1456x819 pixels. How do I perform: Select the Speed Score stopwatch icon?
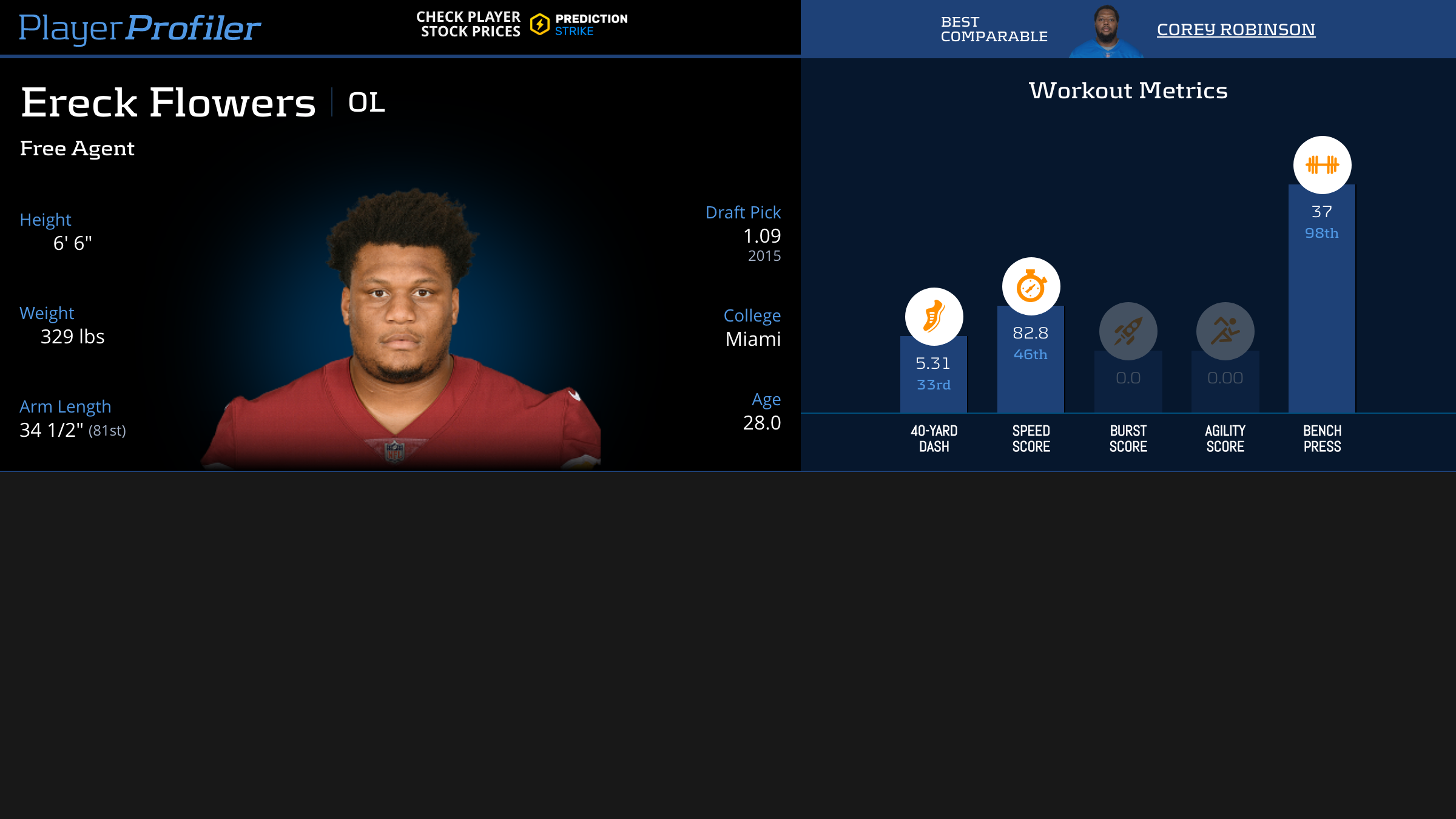click(x=1031, y=286)
